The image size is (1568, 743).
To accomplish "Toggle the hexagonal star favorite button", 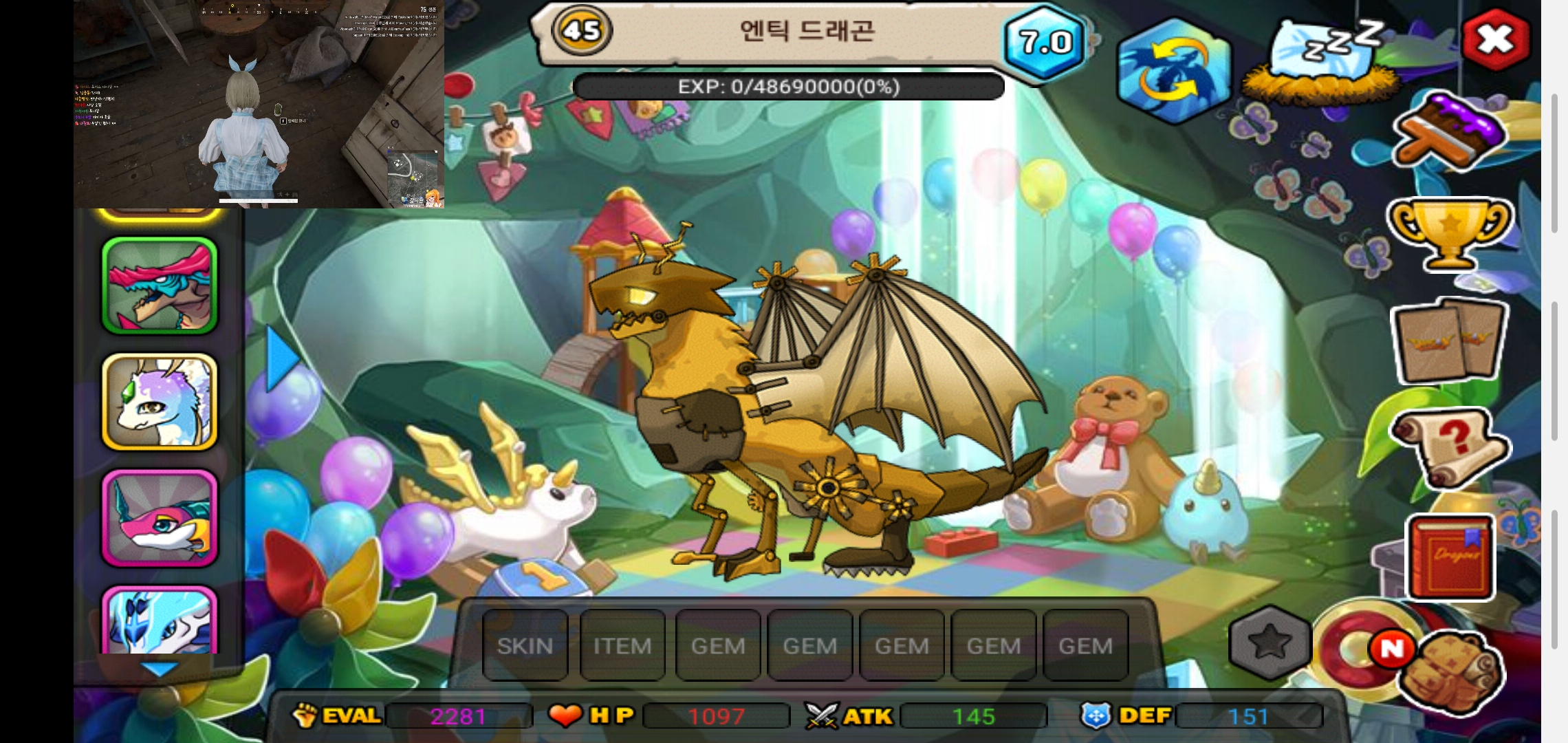I will [x=1270, y=643].
